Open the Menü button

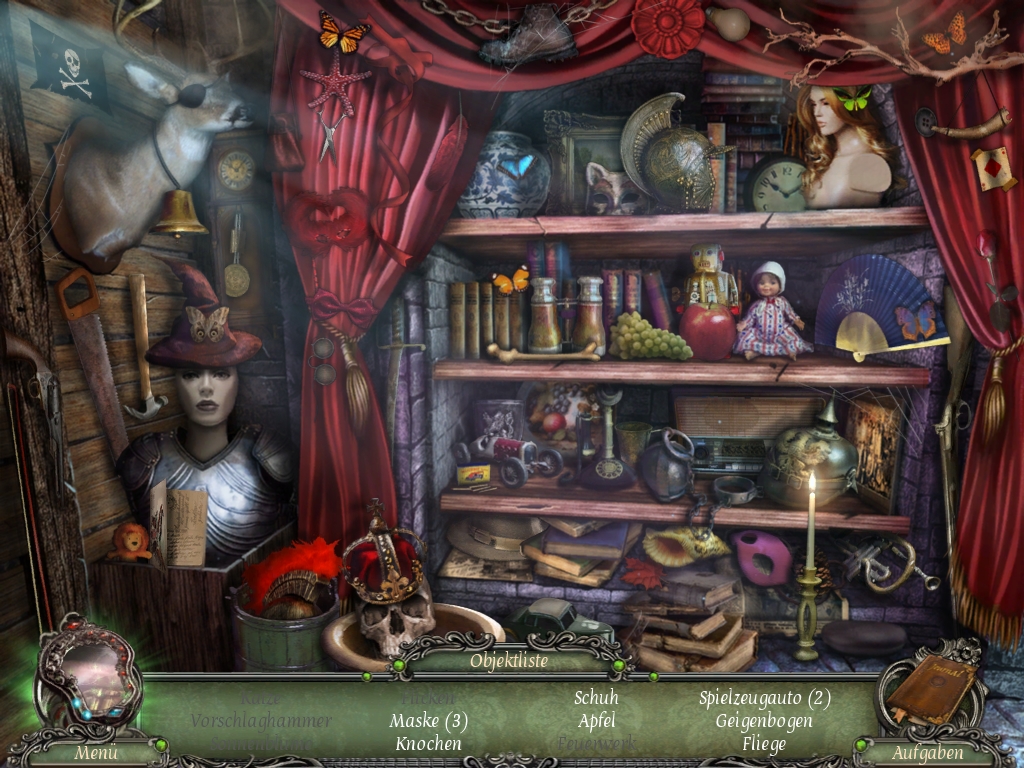tap(97, 753)
